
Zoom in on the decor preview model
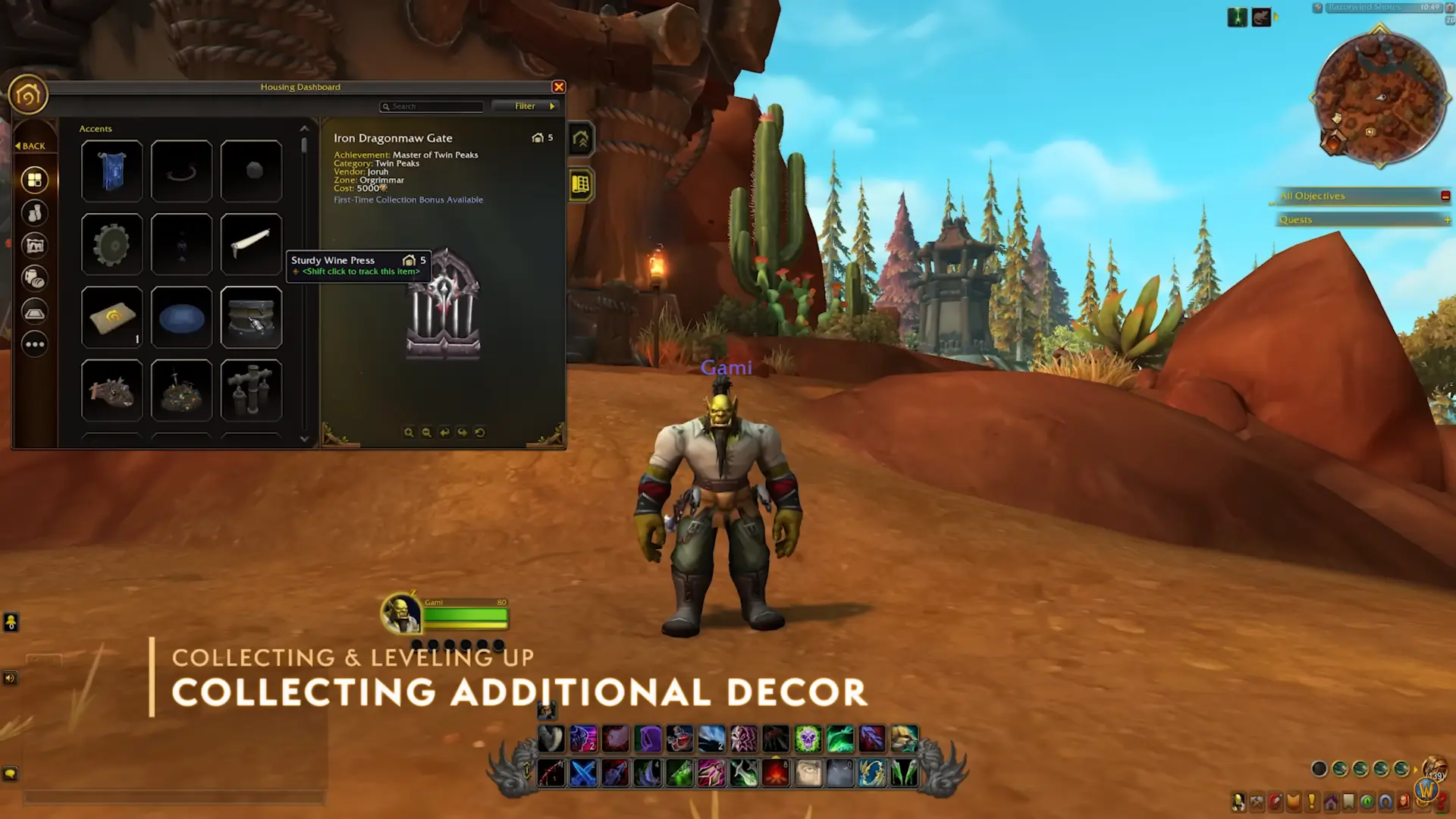[409, 432]
